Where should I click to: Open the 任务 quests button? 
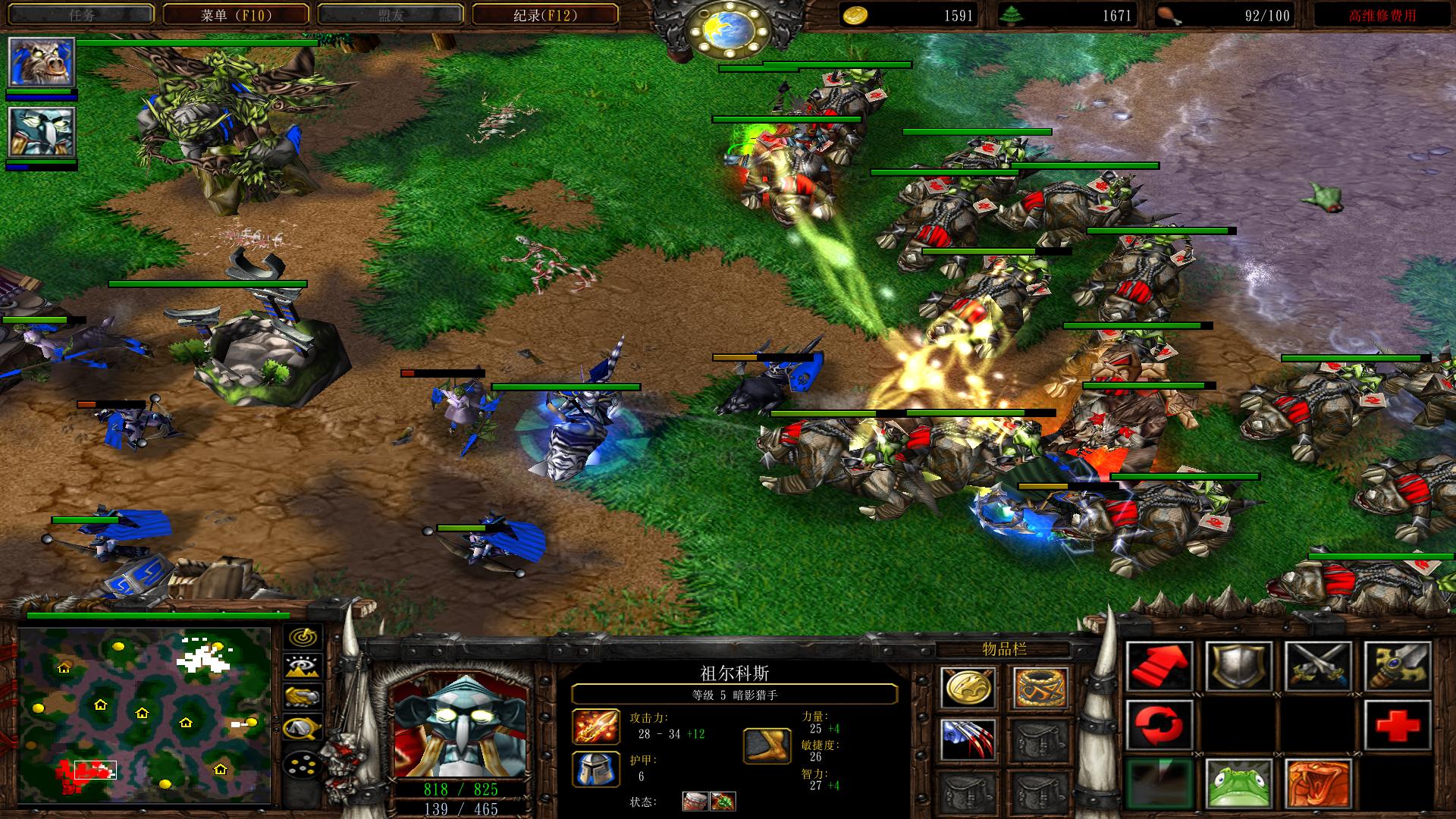(x=81, y=14)
